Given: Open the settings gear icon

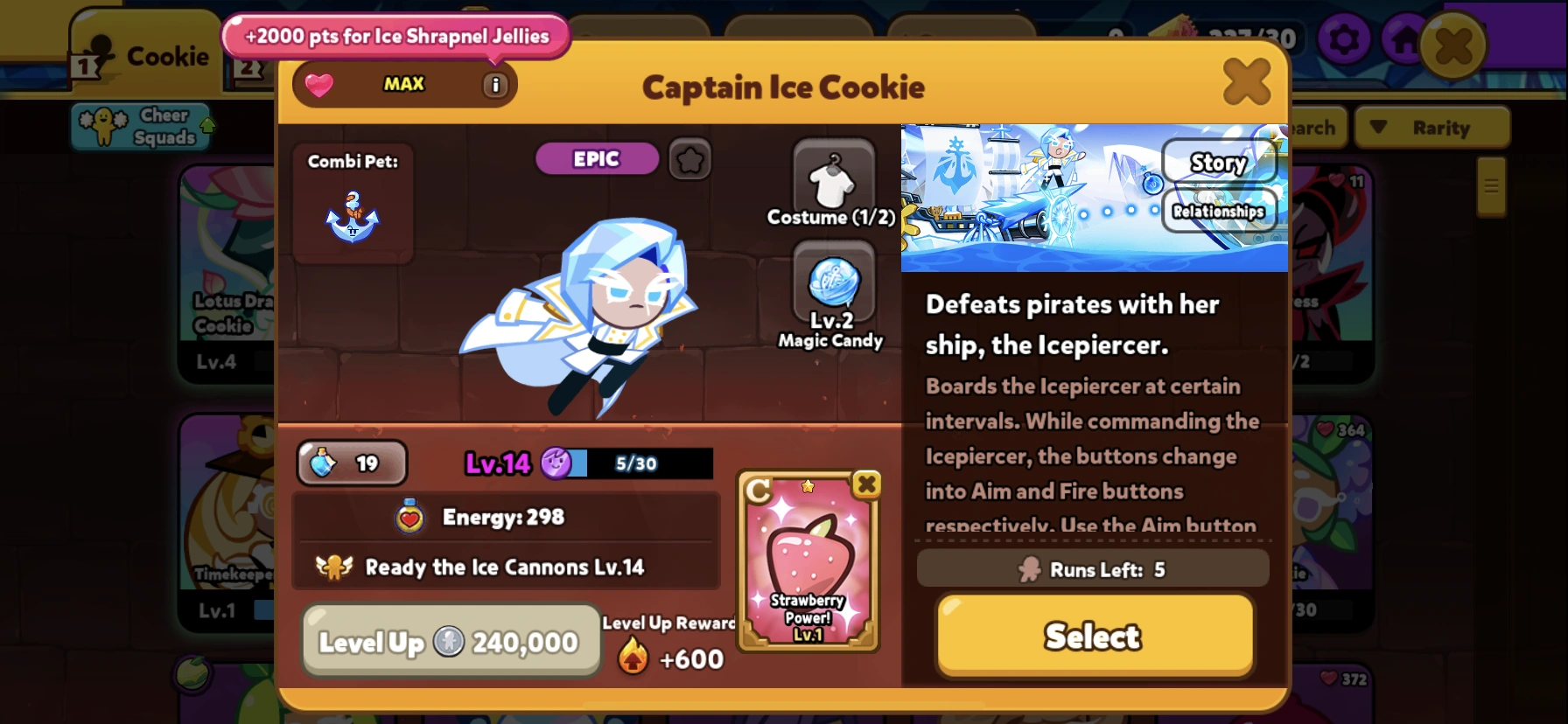Looking at the screenshot, I should click(x=1345, y=38).
